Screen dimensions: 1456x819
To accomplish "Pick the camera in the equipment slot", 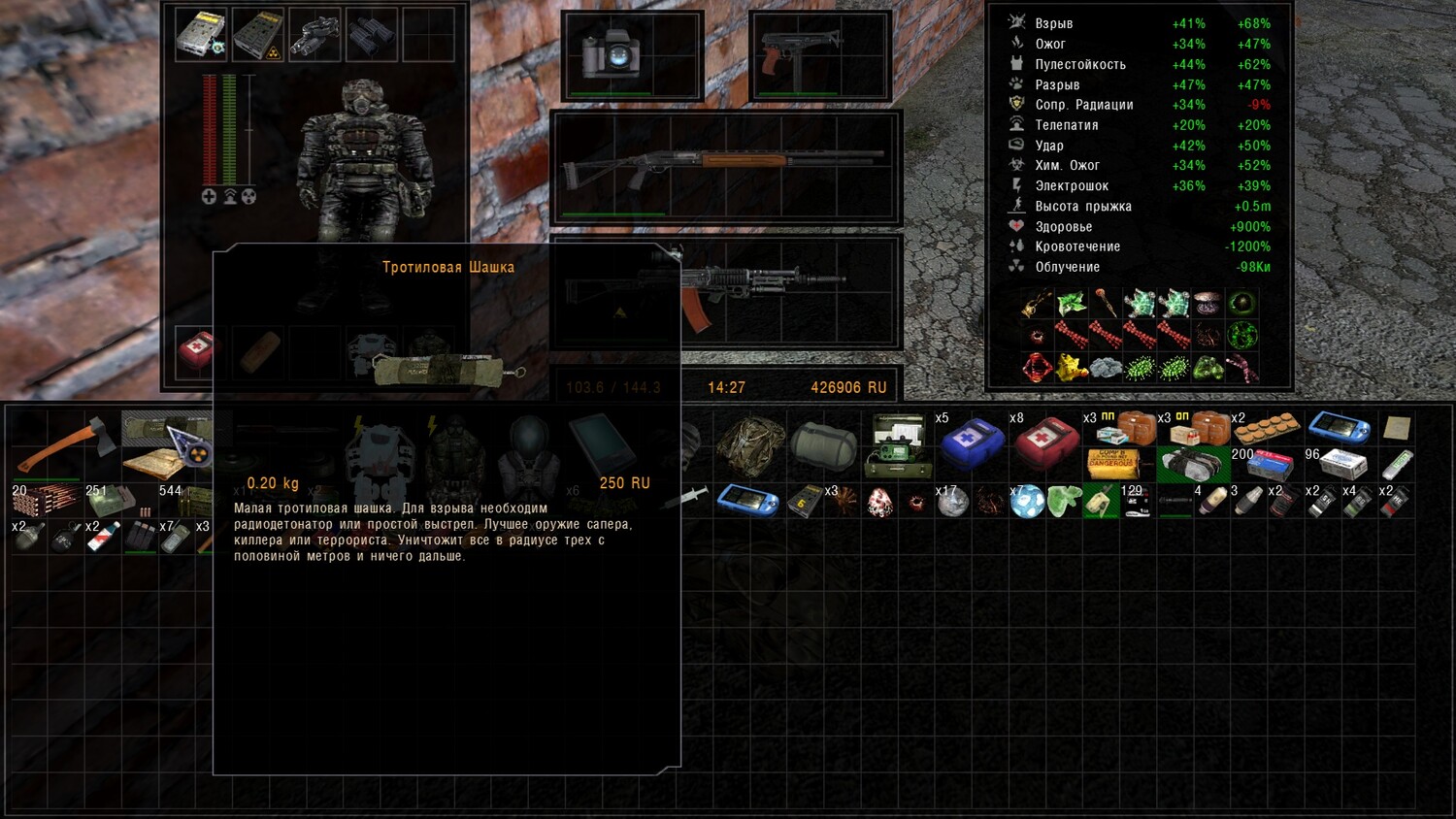I will (609, 54).
